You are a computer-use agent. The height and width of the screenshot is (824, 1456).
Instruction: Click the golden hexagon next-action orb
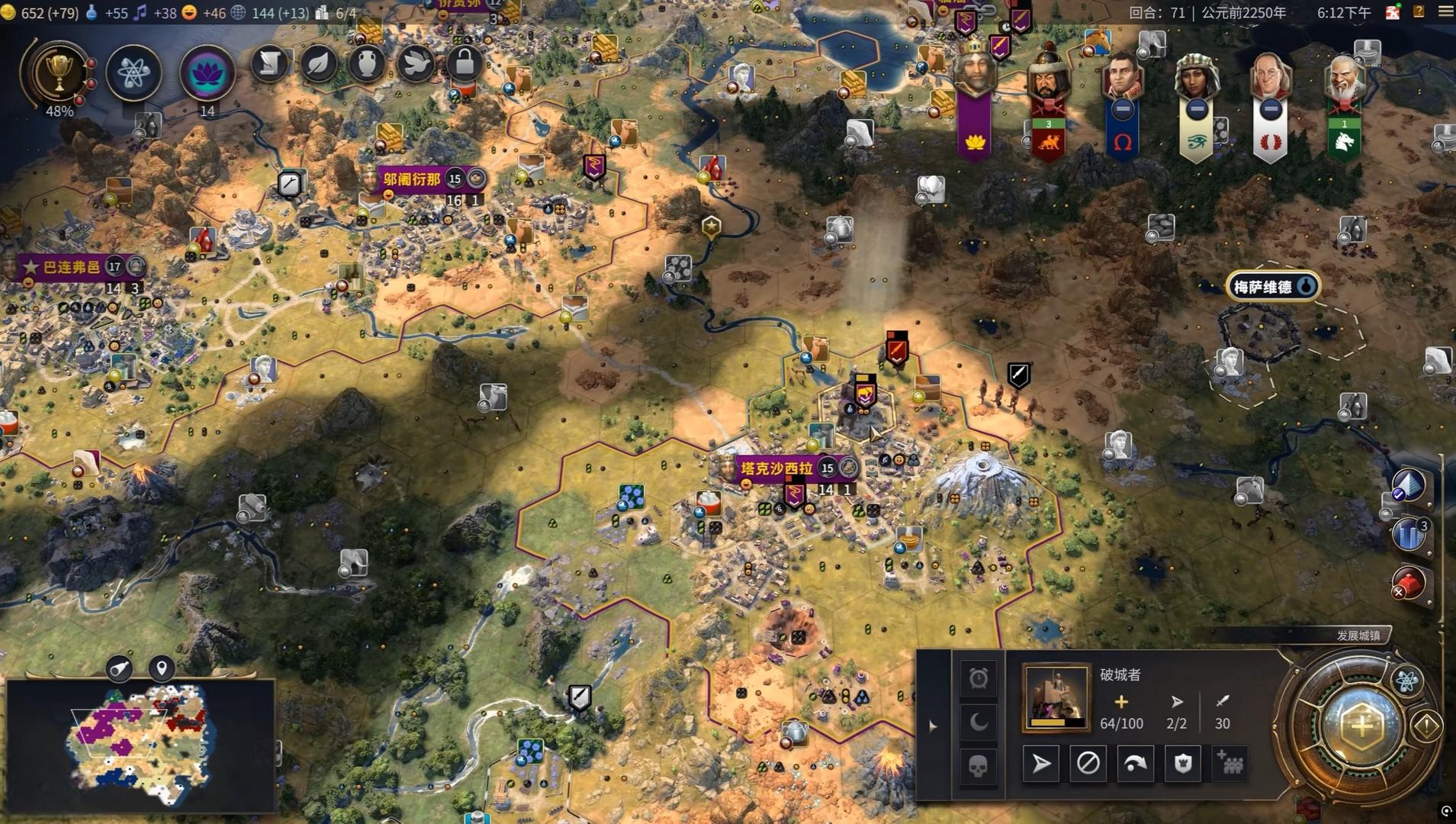coord(1361,726)
